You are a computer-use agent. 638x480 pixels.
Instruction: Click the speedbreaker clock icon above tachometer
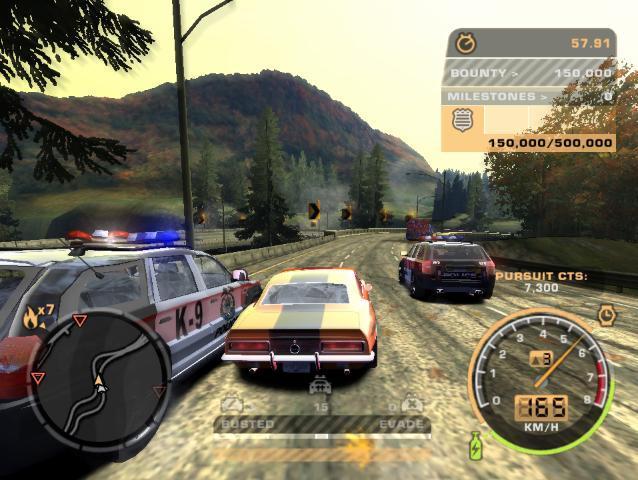tap(606, 316)
